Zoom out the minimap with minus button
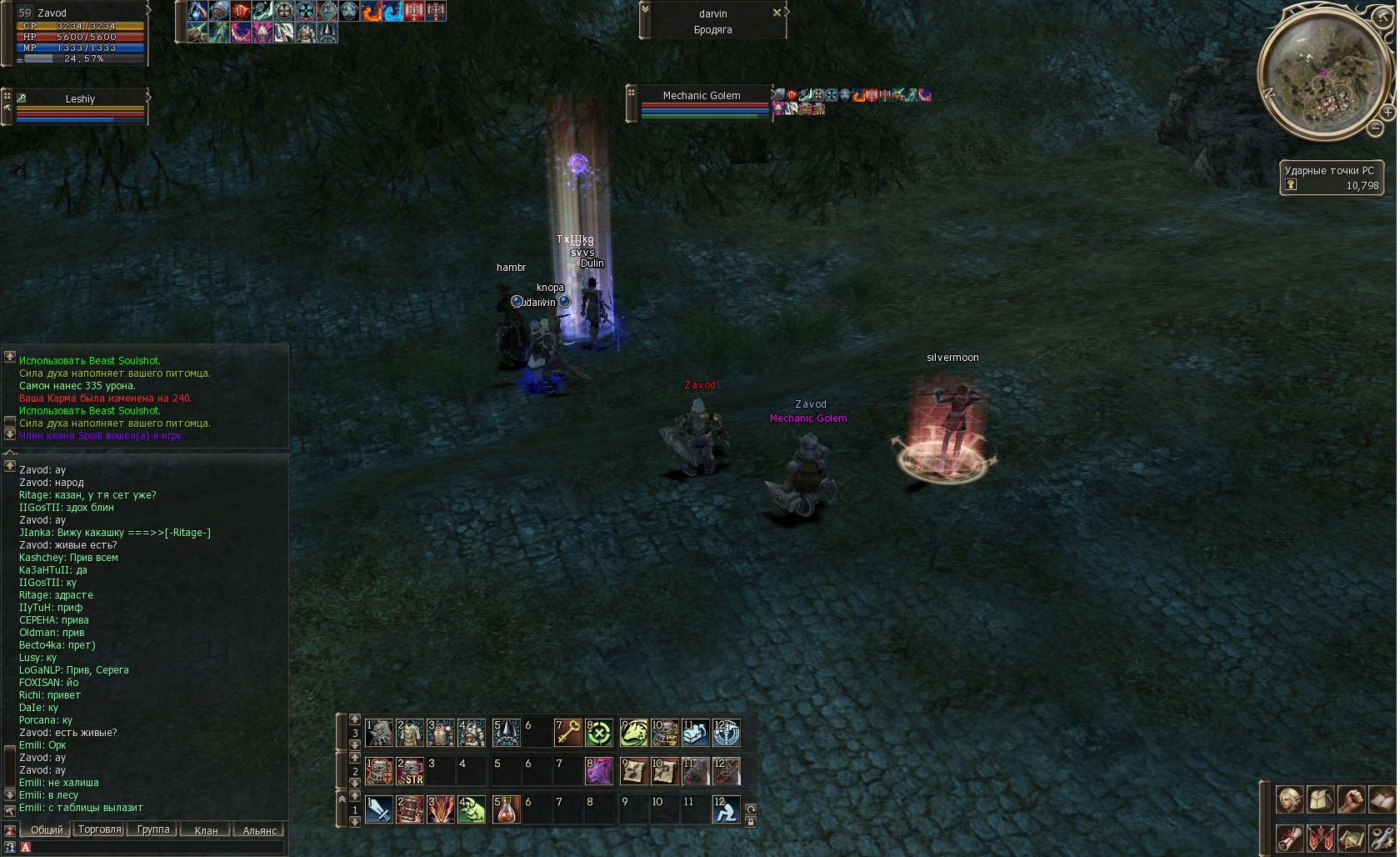This screenshot has height=857, width=1400. [1376, 128]
